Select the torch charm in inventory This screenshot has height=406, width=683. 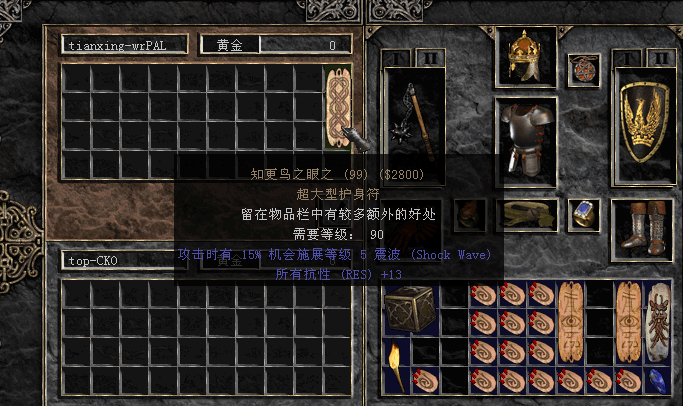tap(396, 365)
